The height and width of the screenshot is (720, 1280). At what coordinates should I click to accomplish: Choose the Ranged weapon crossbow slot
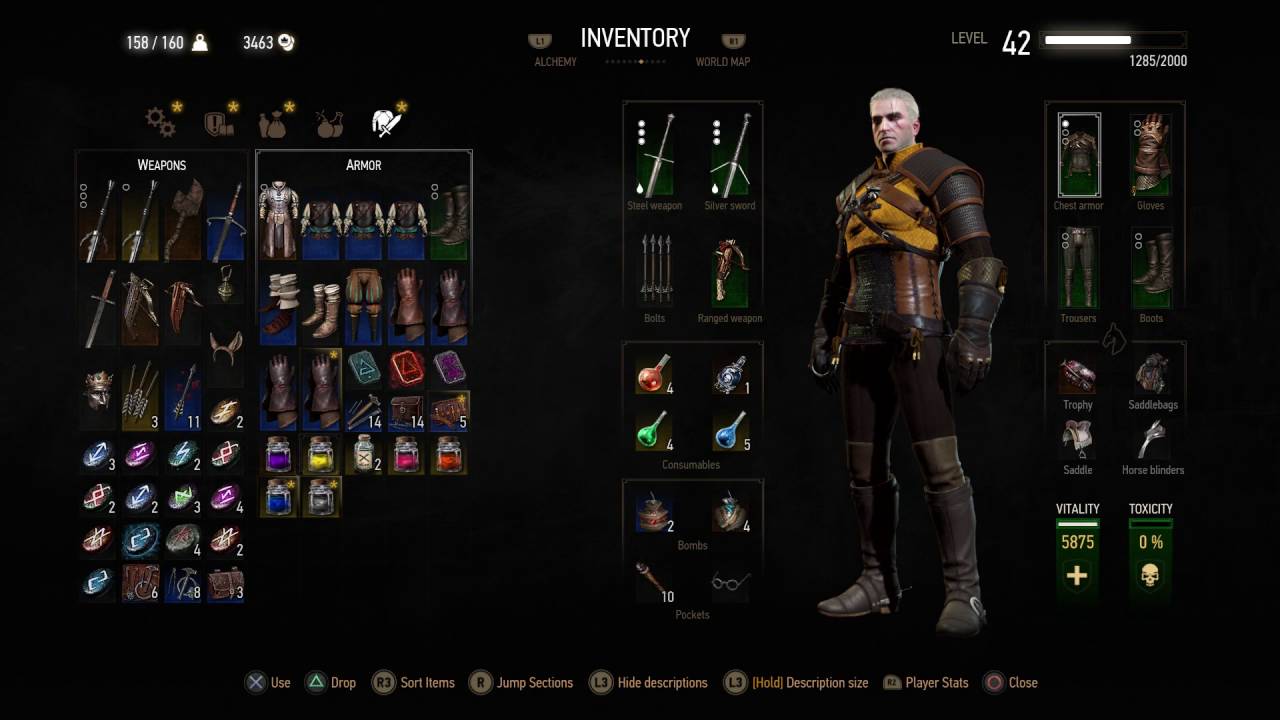click(730, 270)
